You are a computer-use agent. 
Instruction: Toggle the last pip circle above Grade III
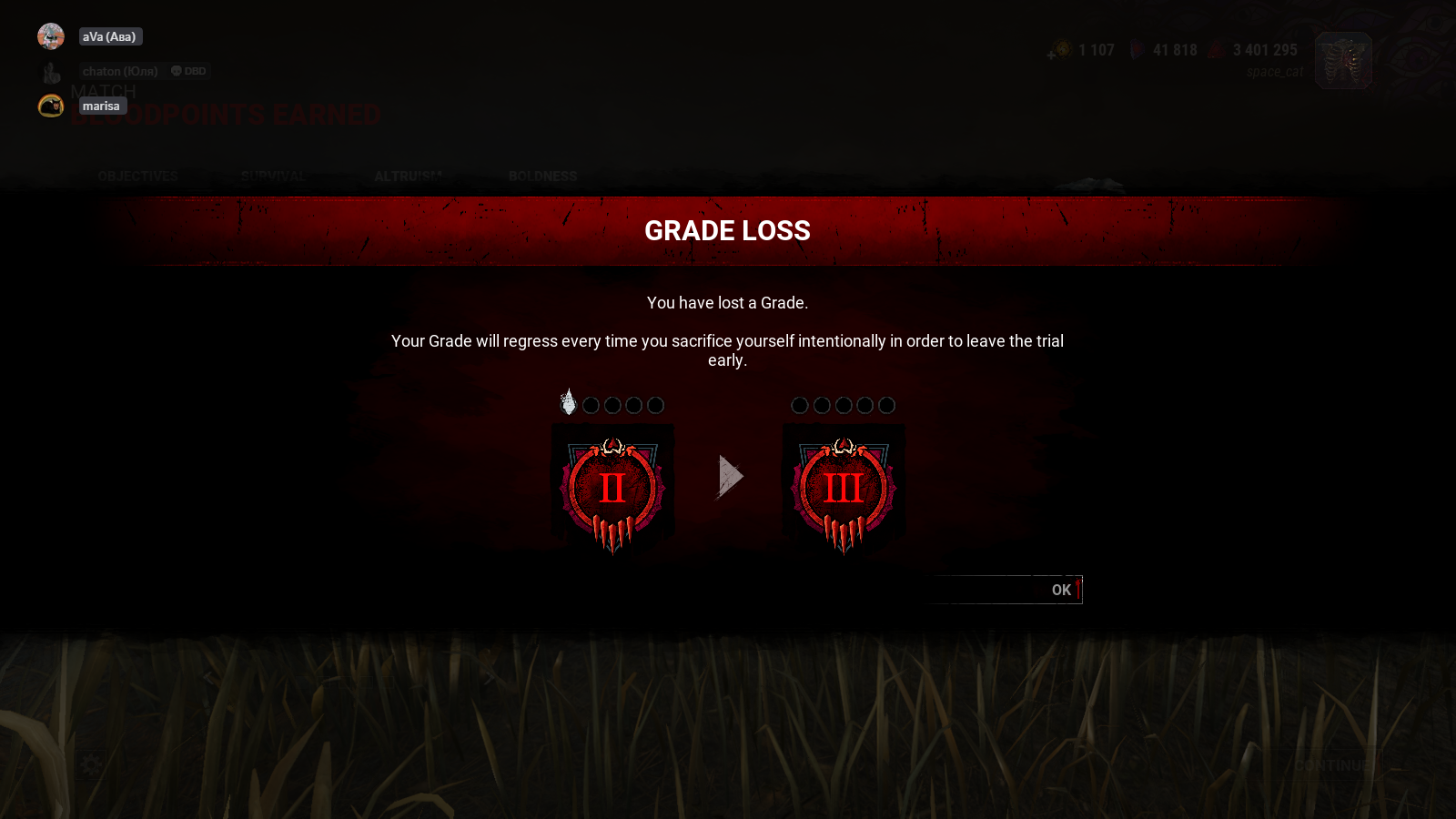885,405
